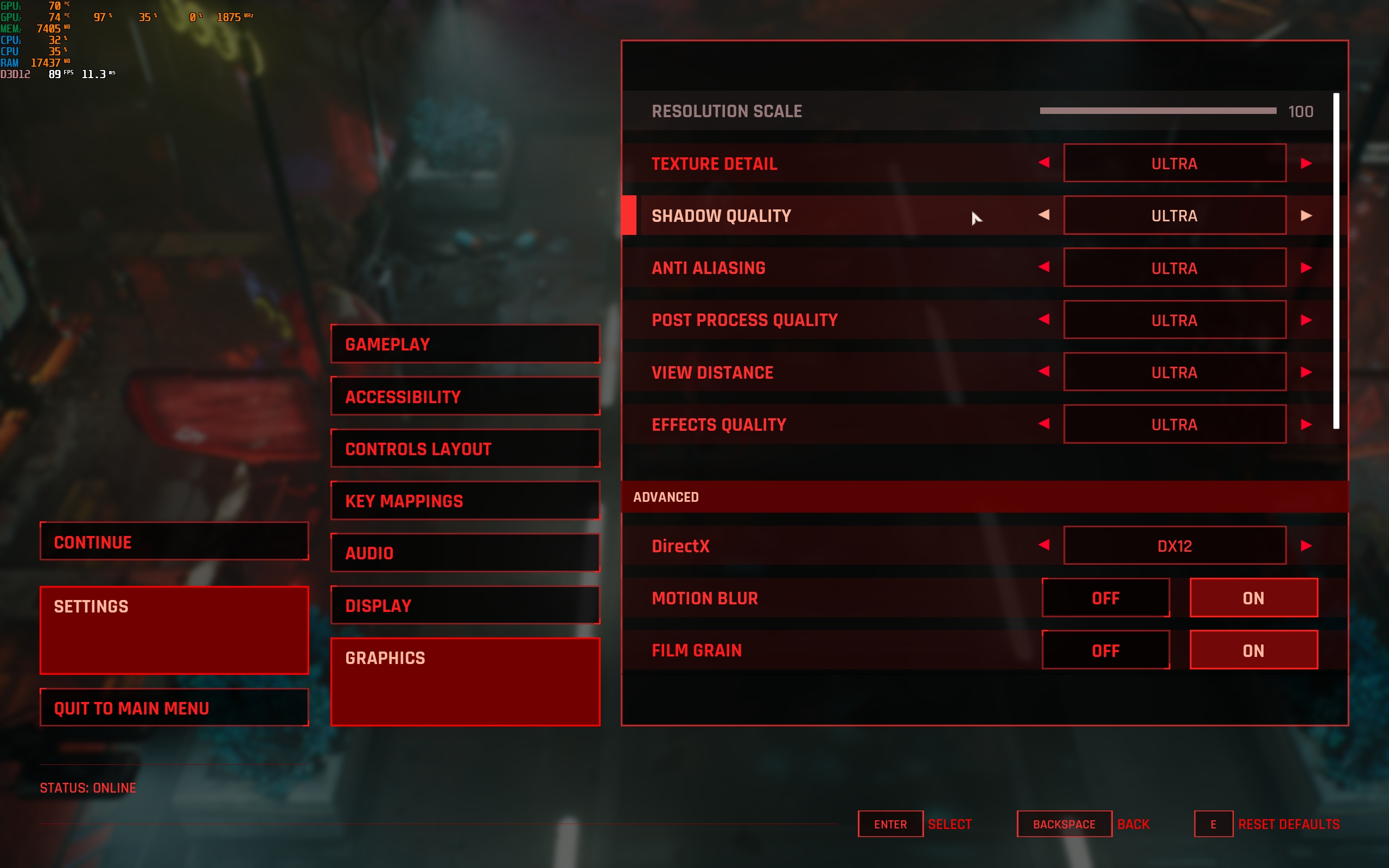
Task: Open the Accessibility settings section
Action: click(465, 396)
